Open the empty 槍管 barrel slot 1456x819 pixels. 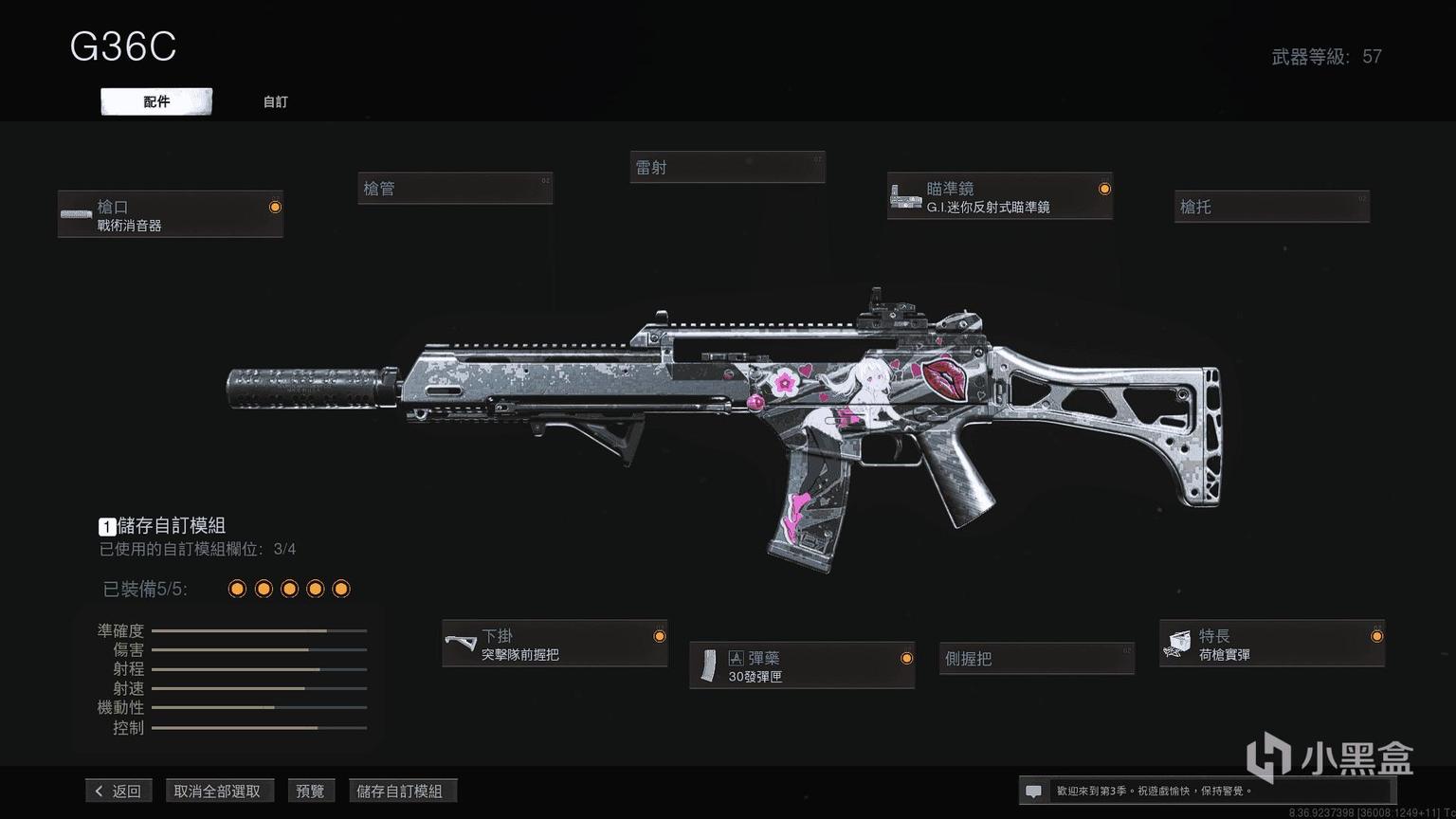tap(455, 189)
